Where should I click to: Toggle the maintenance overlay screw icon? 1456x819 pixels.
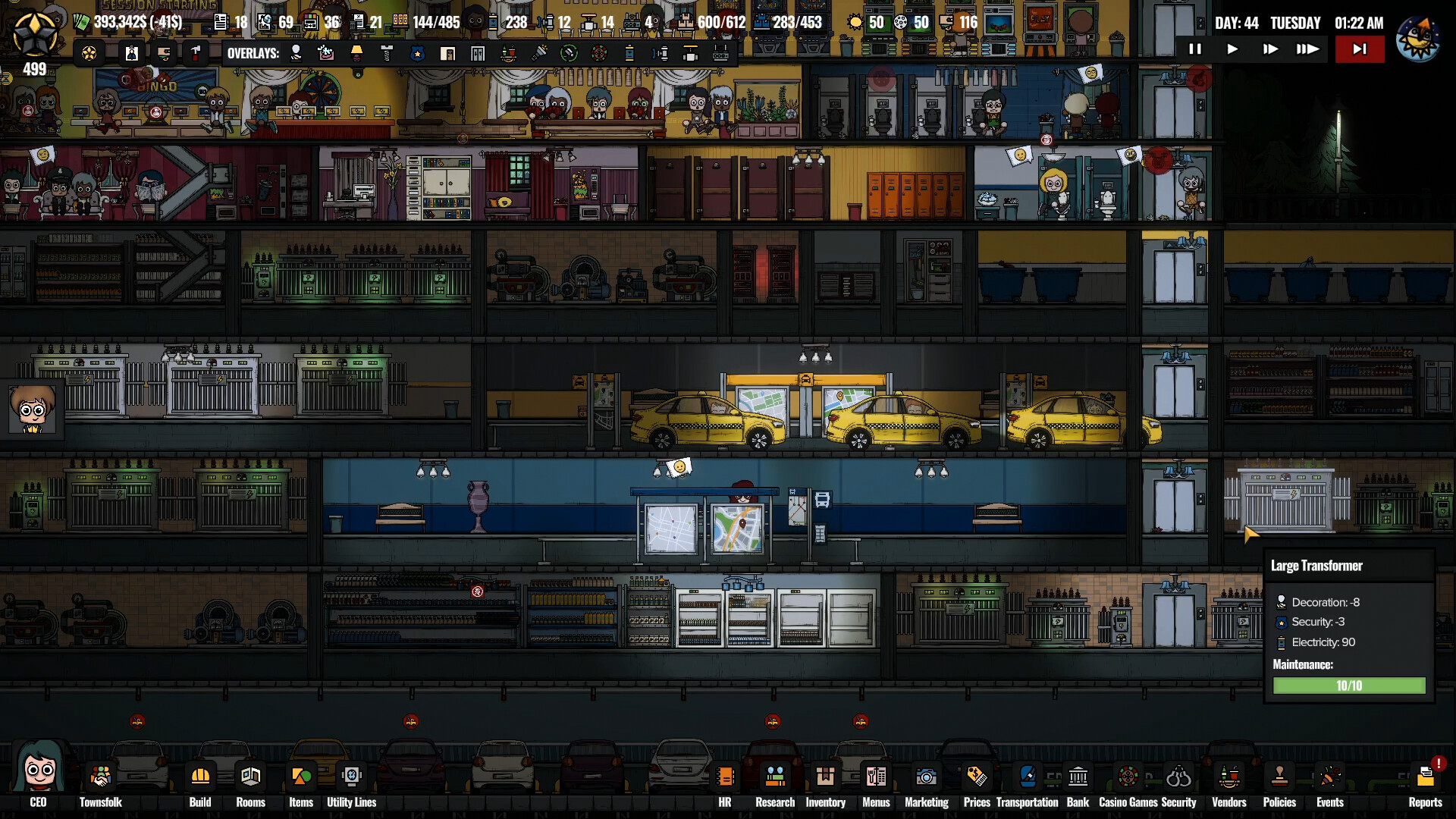click(388, 53)
